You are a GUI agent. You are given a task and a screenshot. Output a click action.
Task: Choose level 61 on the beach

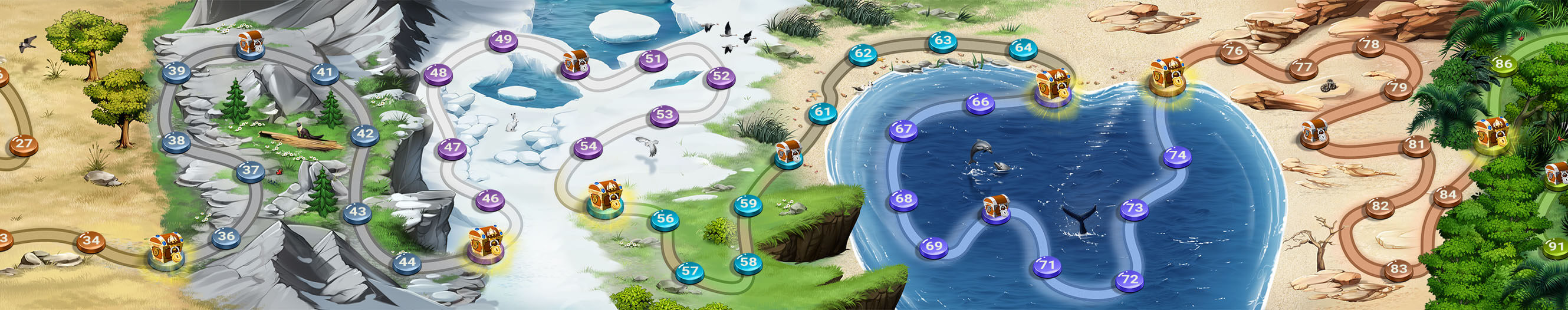[823, 112]
